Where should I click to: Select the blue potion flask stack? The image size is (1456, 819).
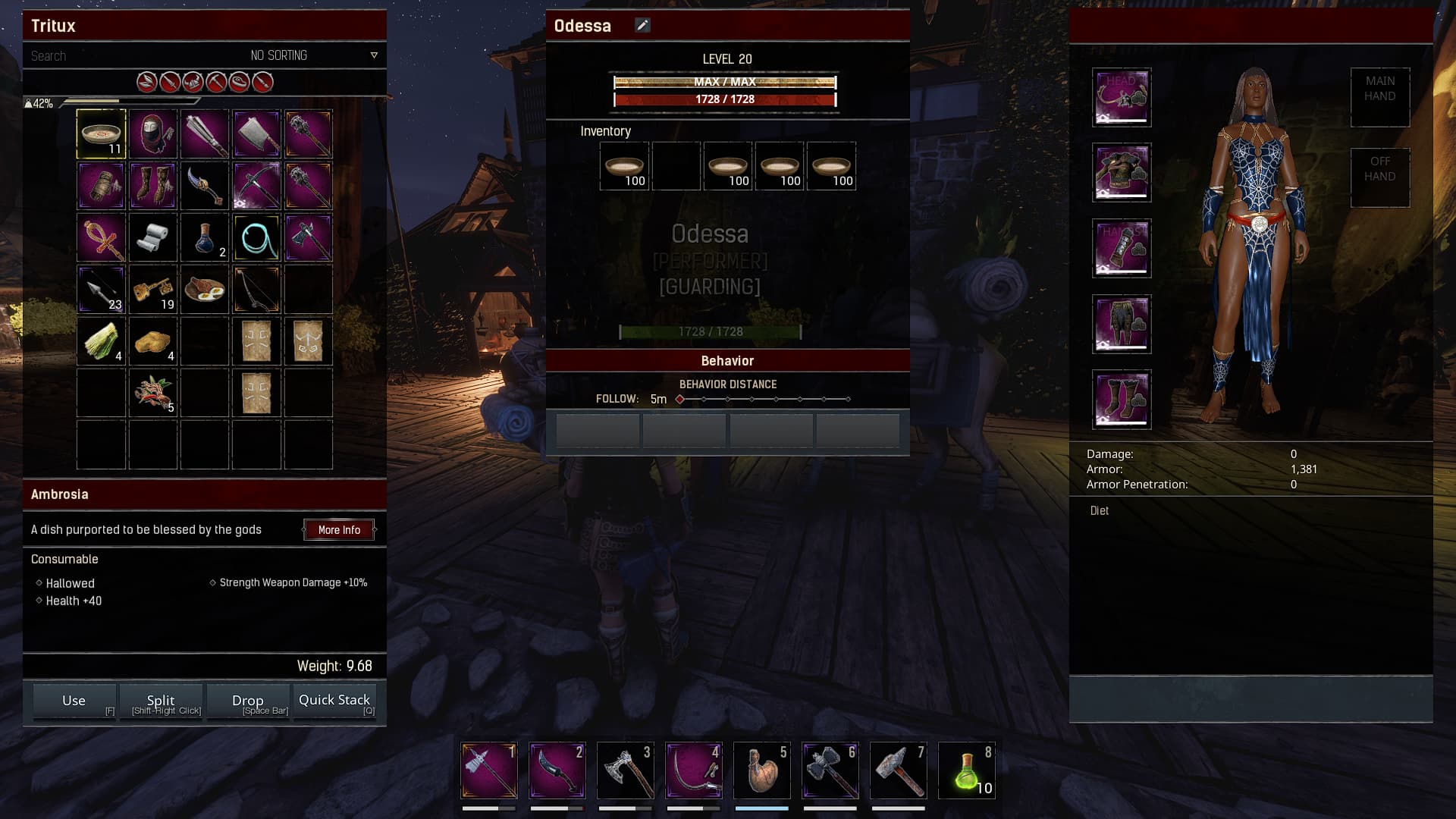tap(205, 238)
